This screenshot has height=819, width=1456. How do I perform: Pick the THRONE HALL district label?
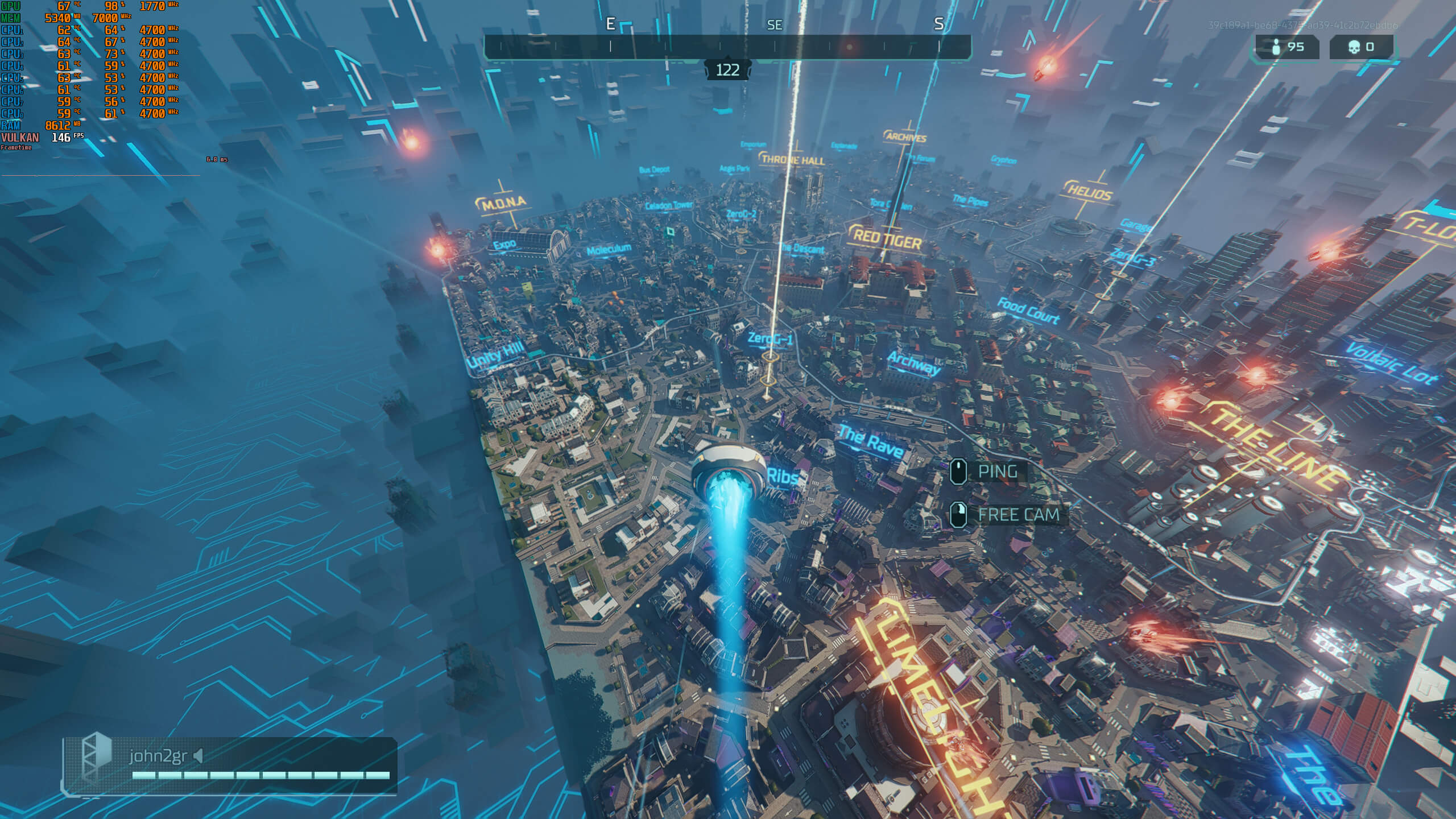tap(793, 160)
